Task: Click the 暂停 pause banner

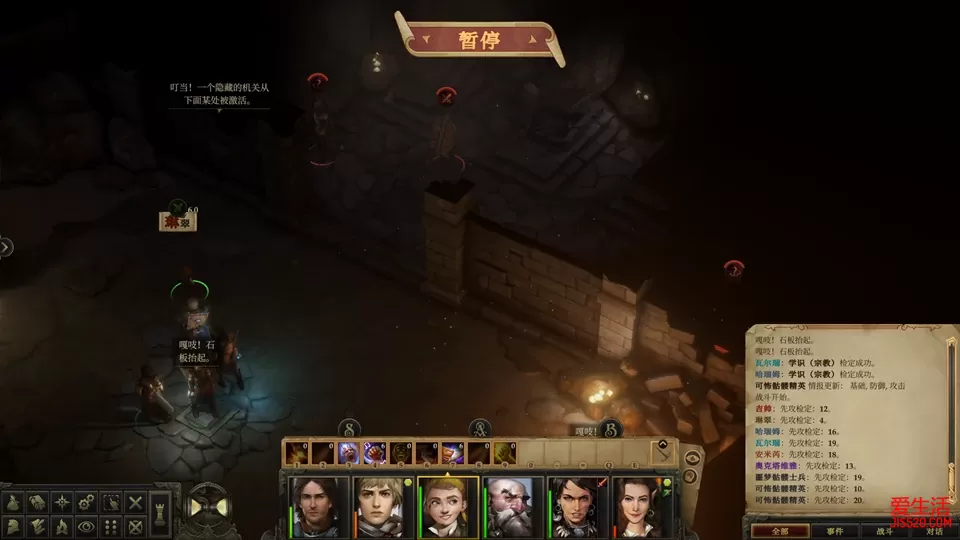Action: tap(478, 41)
